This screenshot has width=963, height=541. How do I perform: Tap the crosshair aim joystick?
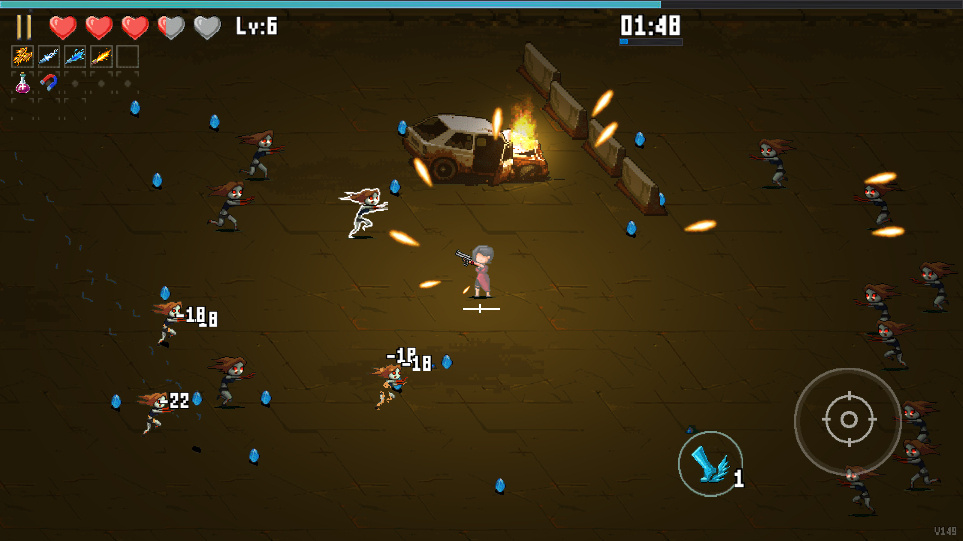(x=848, y=421)
